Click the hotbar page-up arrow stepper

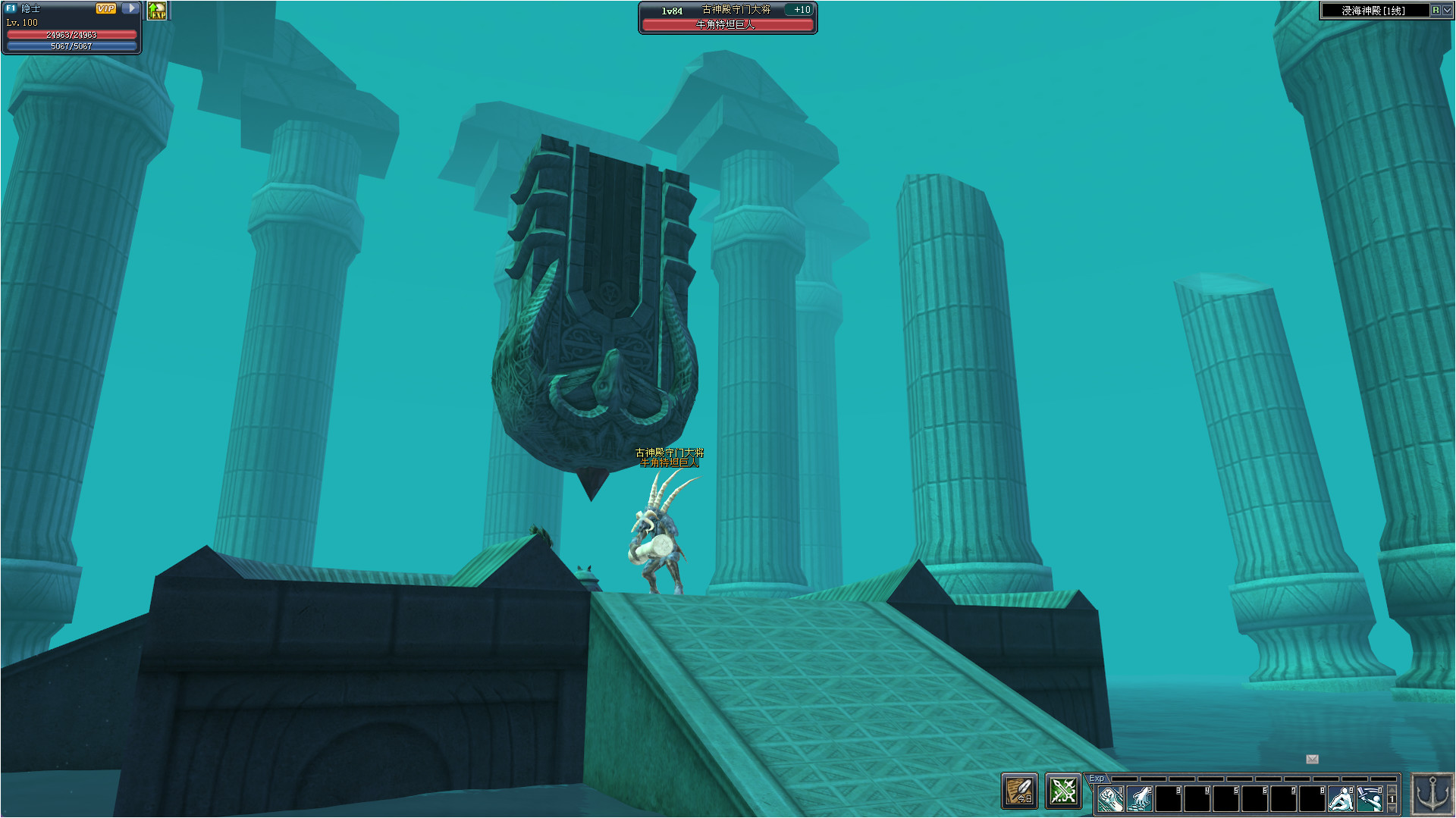click(x=1392, y=791)
